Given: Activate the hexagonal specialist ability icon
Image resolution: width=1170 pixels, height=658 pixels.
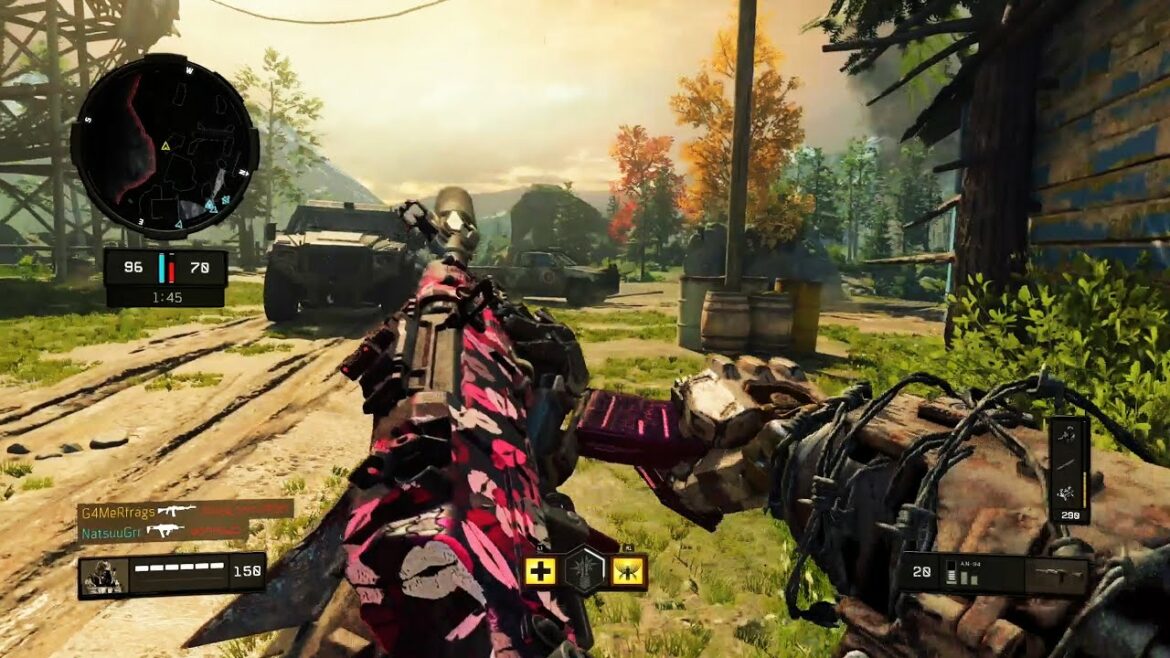Looking at the screenshot, I should [585, 571].
